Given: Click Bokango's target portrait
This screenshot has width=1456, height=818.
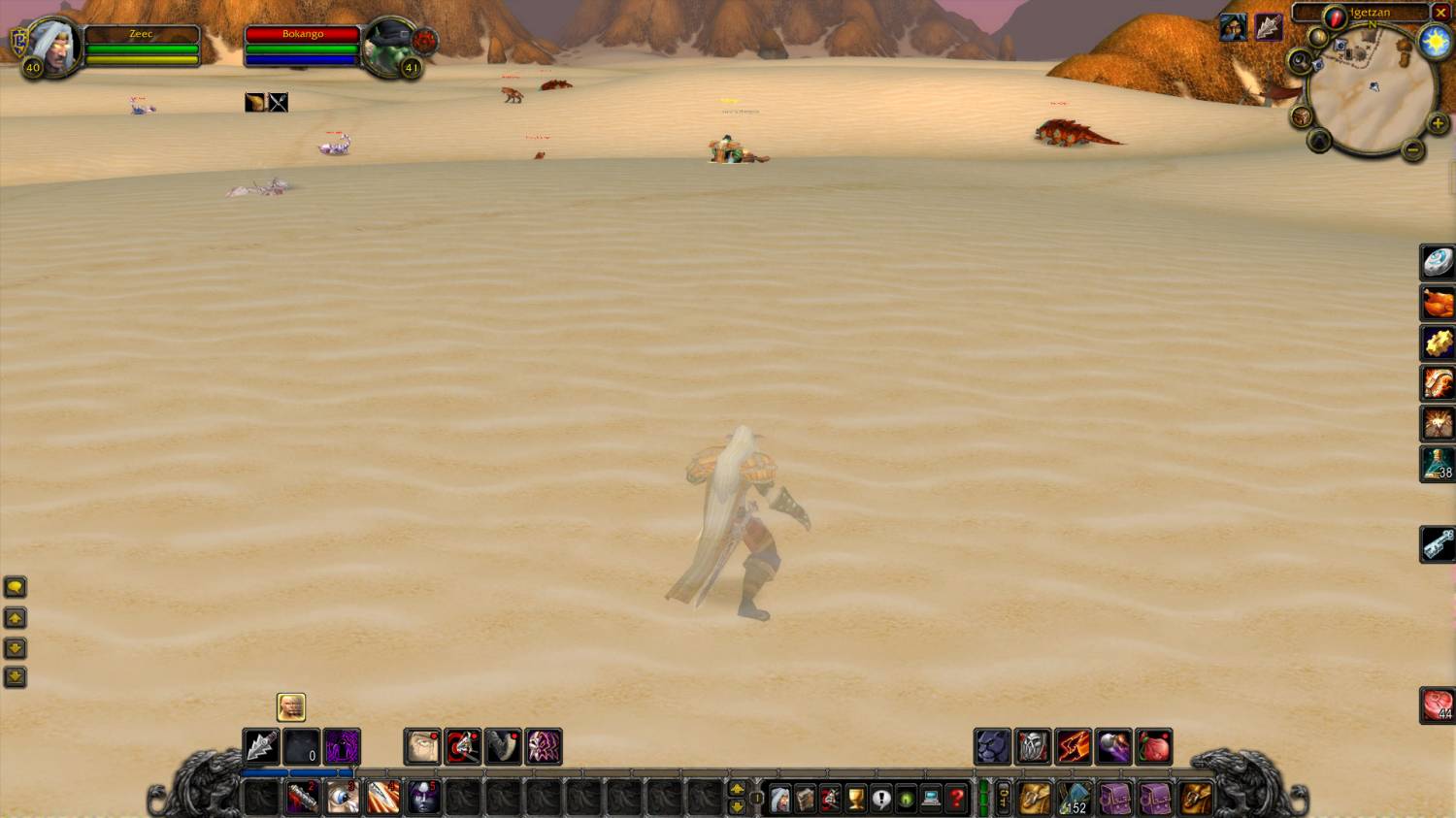Looking at the screenshot, I should point(390,45).
